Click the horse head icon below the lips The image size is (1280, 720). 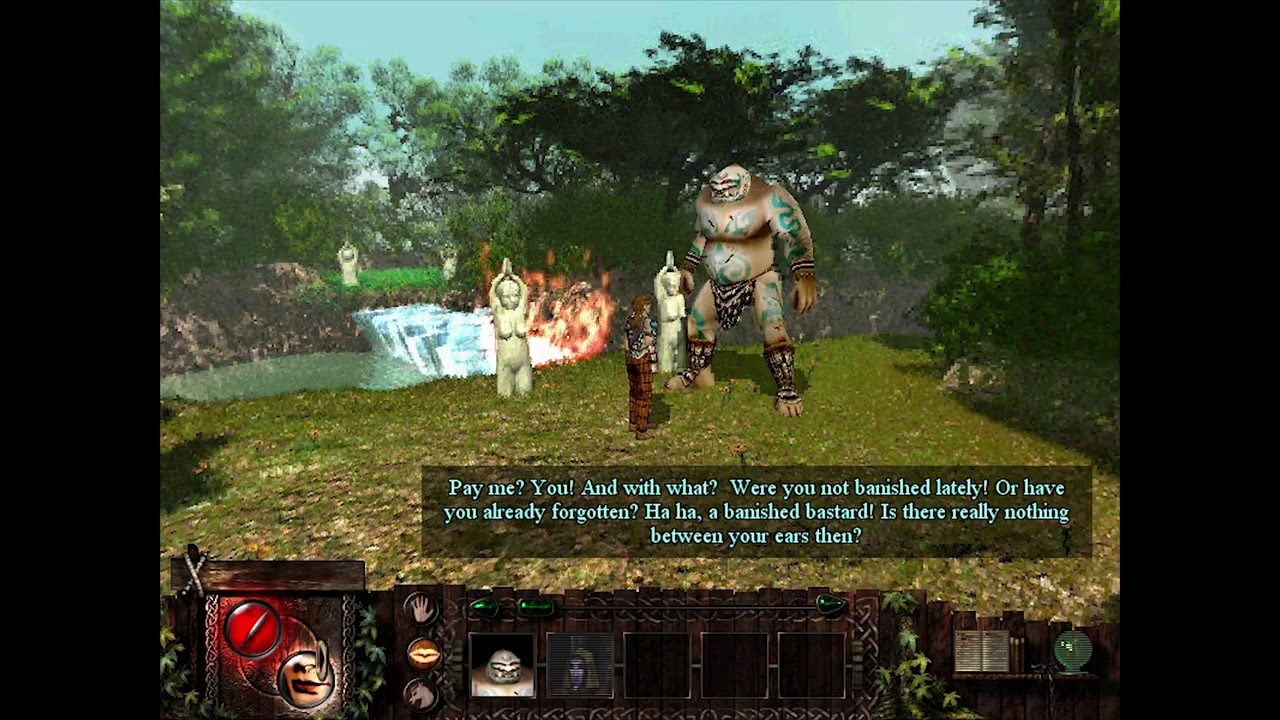[x=420, y=695]
